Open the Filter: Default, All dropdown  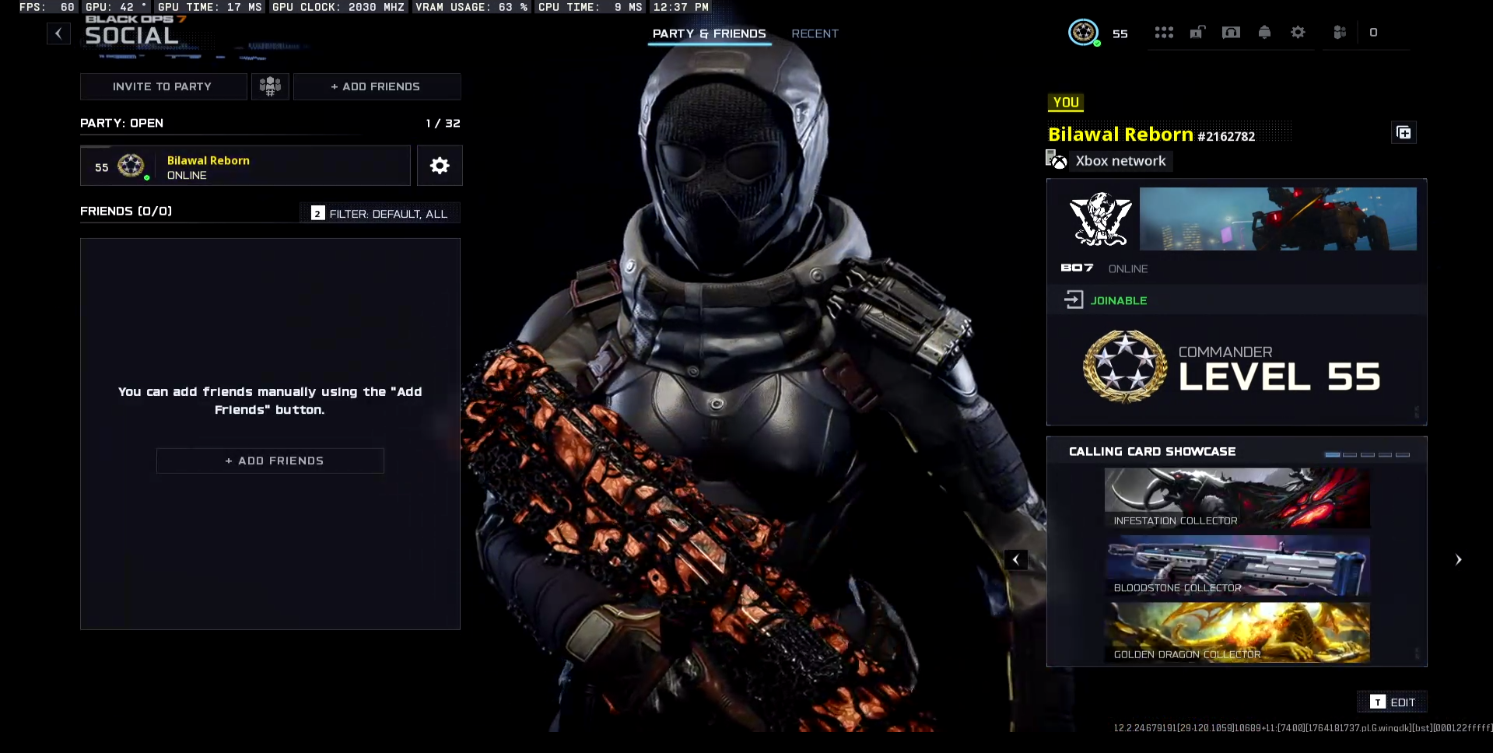point(380,213)
